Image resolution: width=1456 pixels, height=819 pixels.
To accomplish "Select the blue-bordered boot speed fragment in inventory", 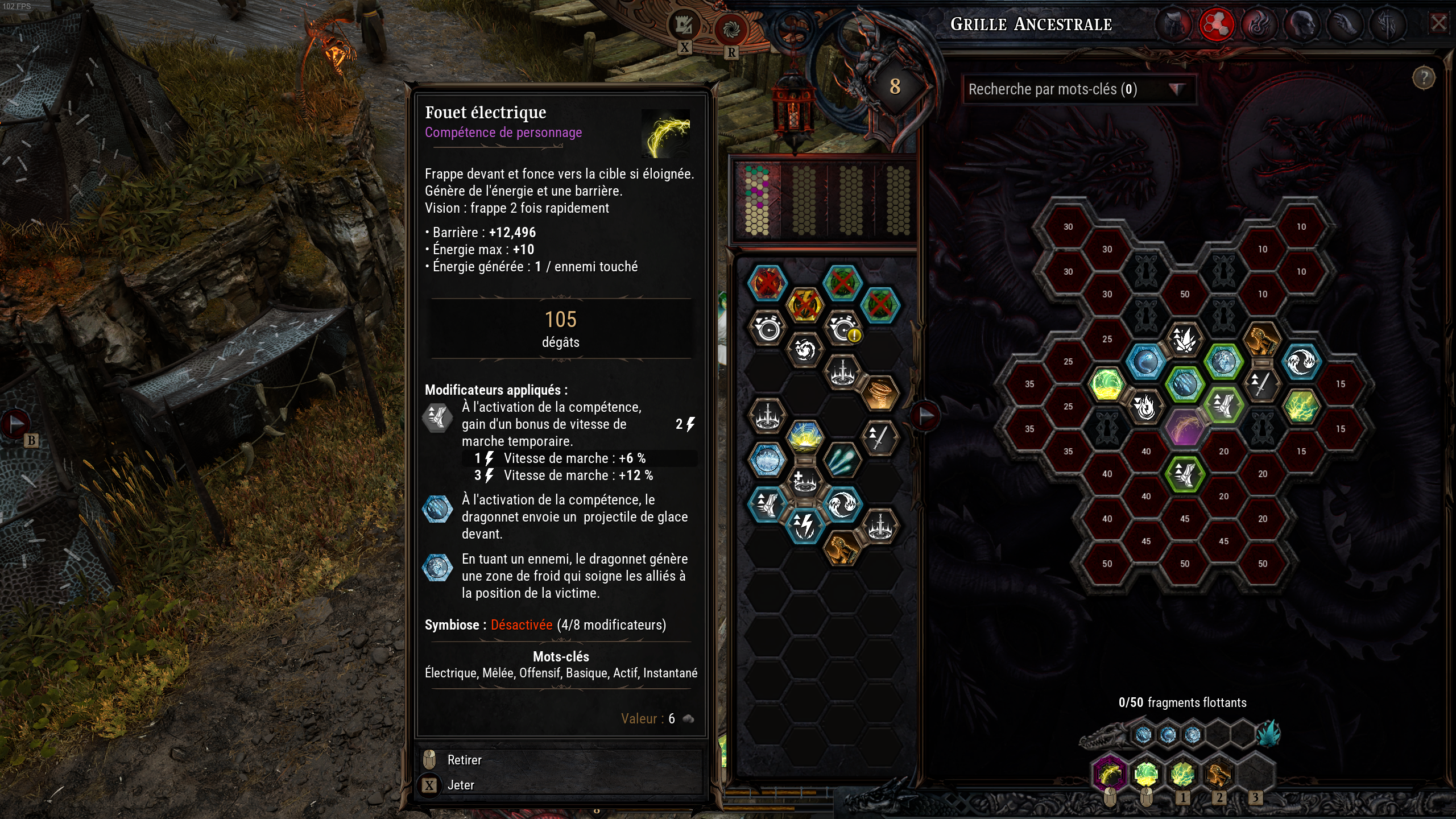I will click(x=767, y=504).
